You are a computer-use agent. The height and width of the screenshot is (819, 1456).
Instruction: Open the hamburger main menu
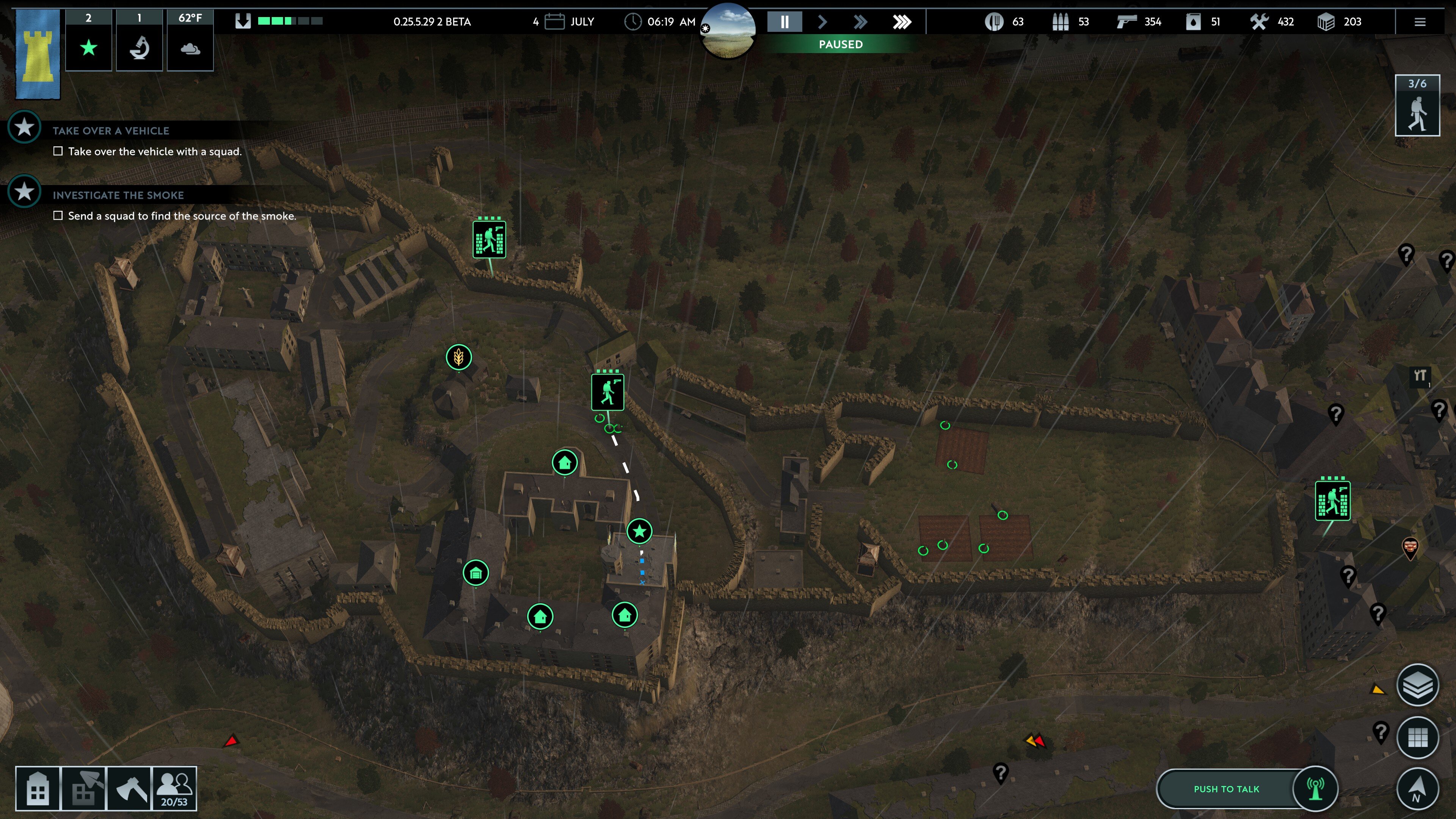[x=1420, y=22]
